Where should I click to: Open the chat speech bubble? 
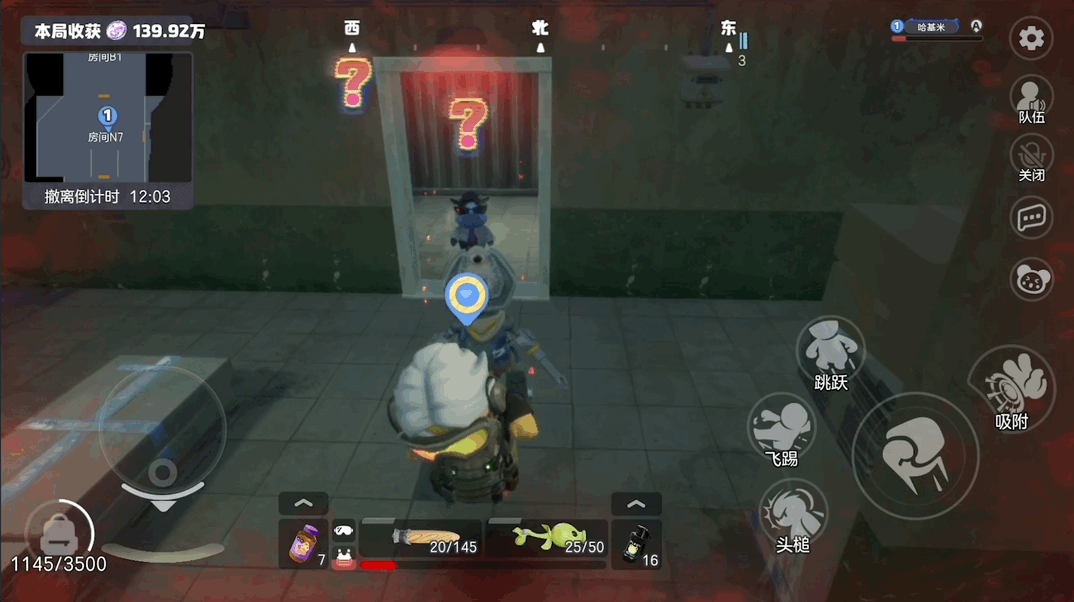click(1031, 218)
